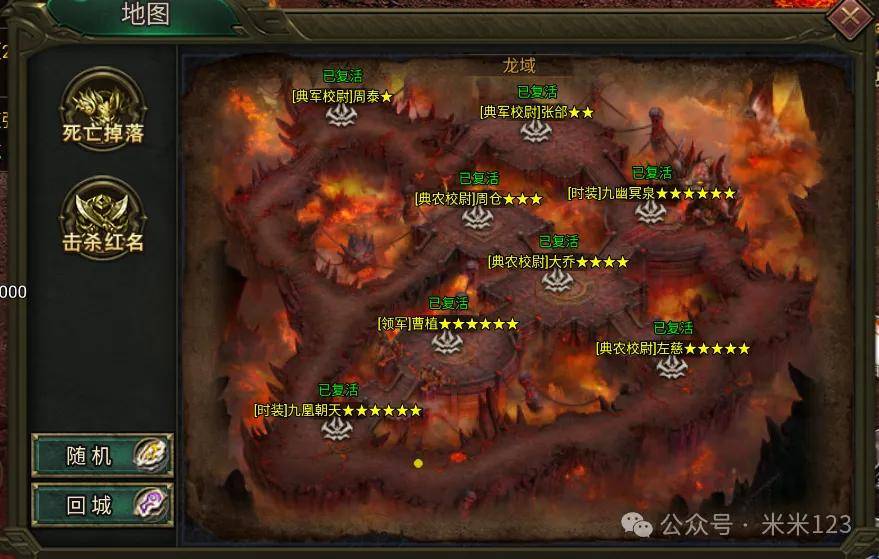Pick the 大乔 boss marker
The image size is (879, 559).
coord(558,280)
